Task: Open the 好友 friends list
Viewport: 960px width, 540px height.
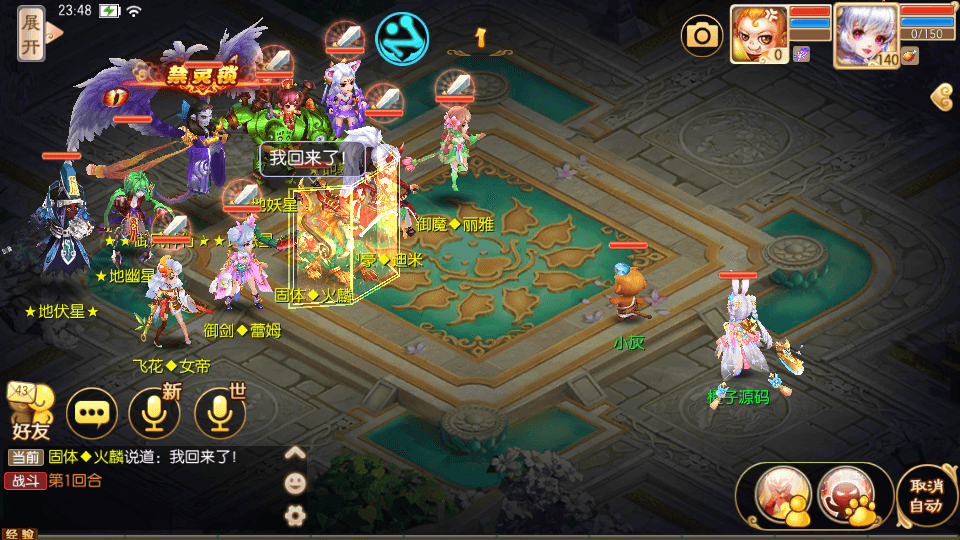Action: (x=30, y=413)
